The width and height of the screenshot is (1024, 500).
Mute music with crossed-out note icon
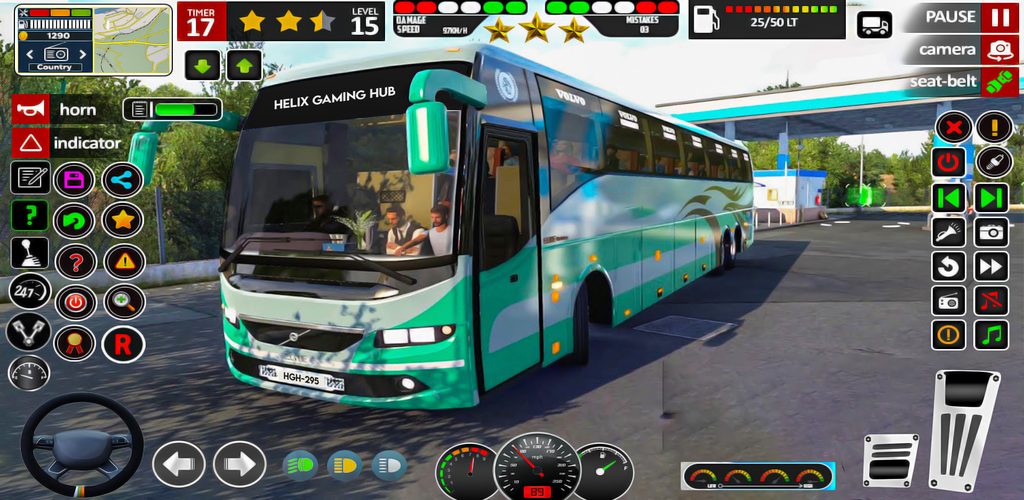[992, 300]
